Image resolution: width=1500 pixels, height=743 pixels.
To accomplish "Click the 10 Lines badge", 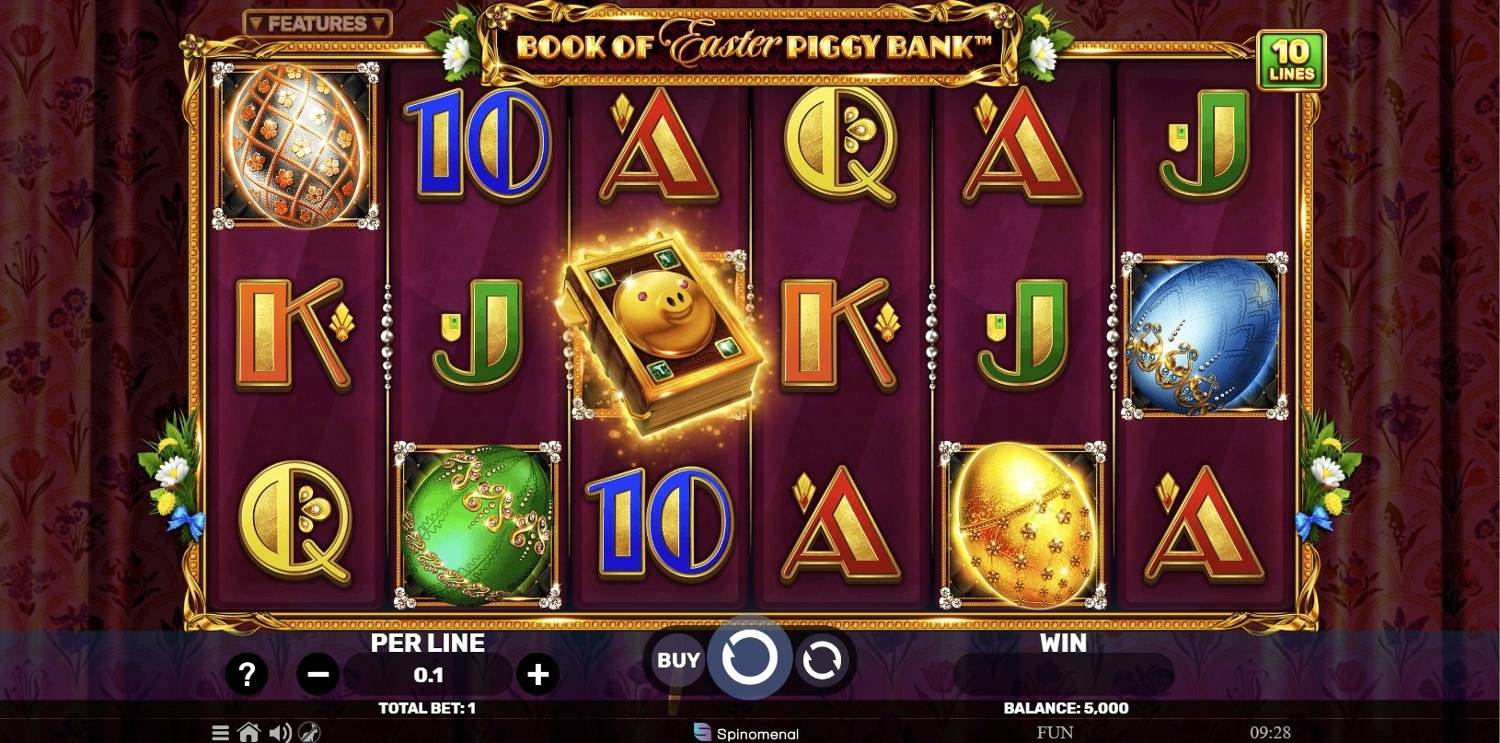I will 1291,60.
